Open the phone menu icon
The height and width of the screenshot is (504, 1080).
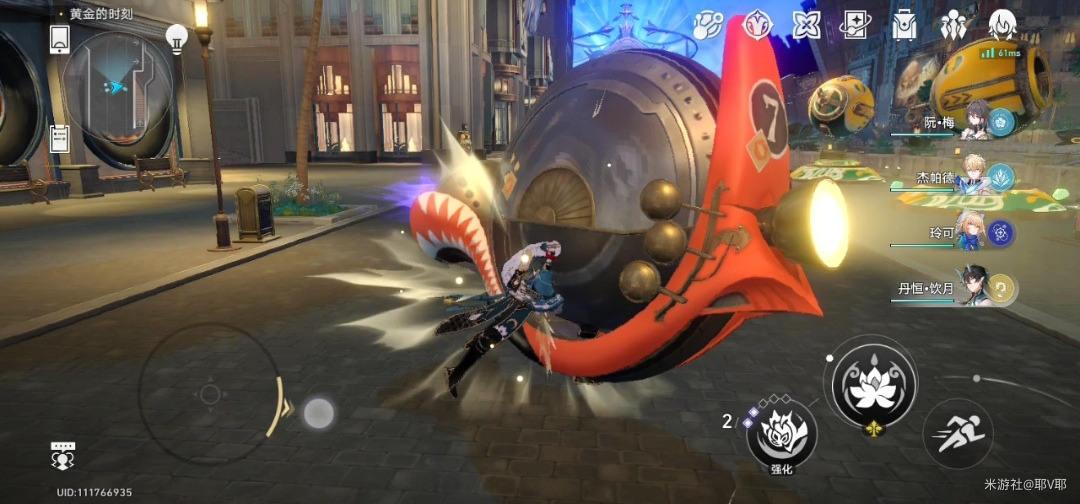click(x=59, y=39)
